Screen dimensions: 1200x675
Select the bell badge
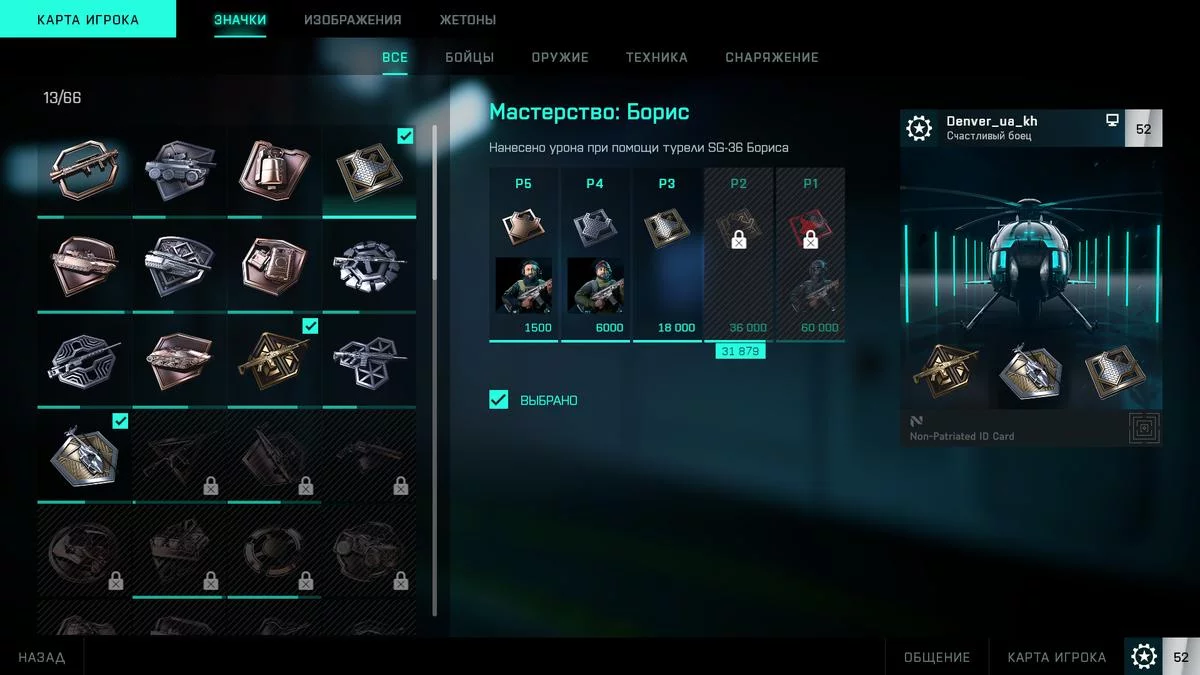click(x=274, y=168)
